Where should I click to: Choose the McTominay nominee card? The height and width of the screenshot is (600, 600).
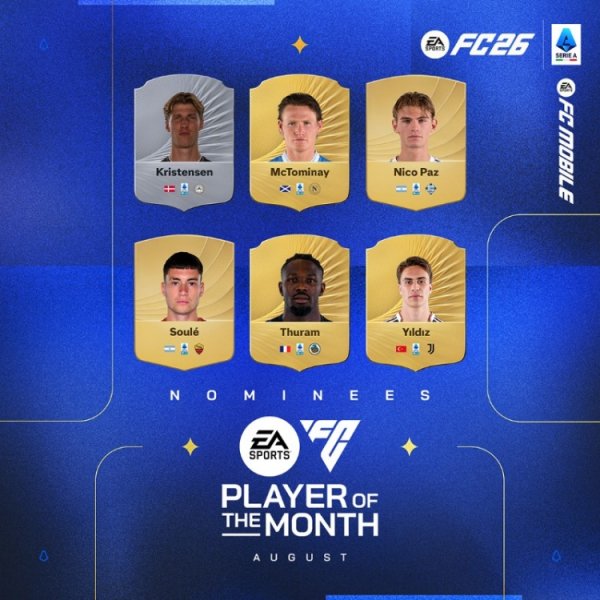[x=299, y=138]
